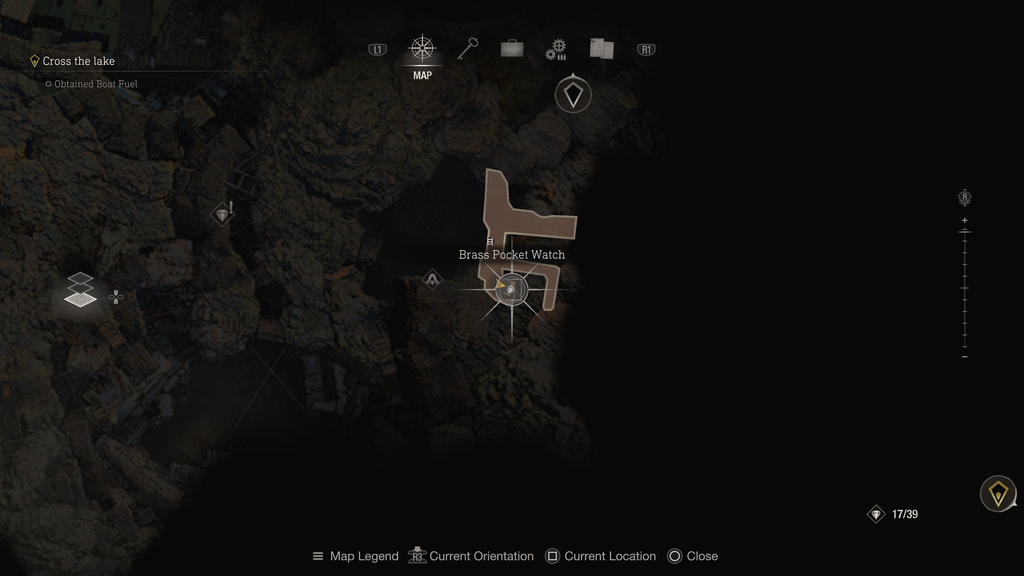This screenshot has width=1024, height=576.
Task: Click the gold objective pin button
Action: coord(997,493)
